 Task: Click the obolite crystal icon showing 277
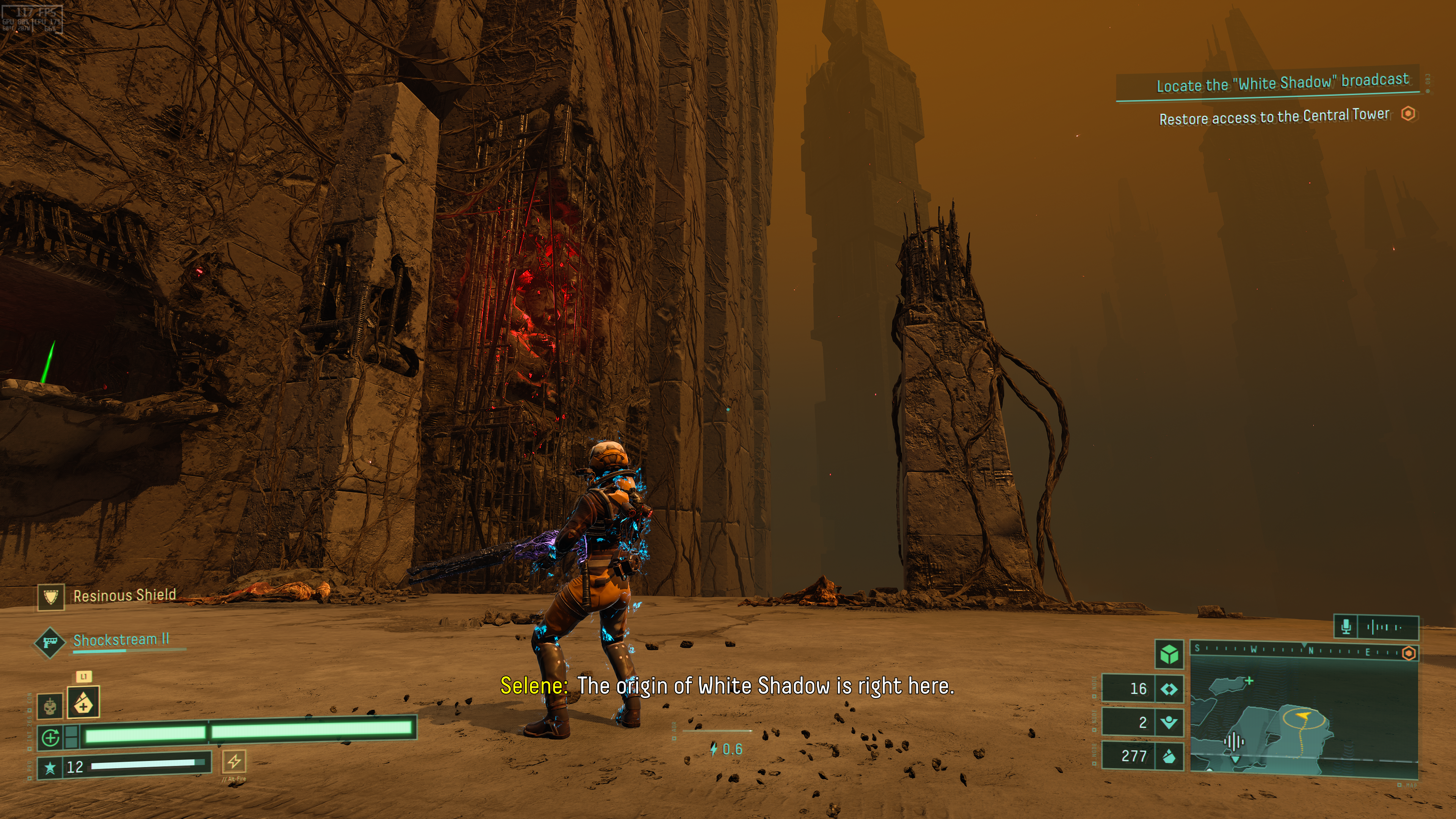click(1169, 756)
